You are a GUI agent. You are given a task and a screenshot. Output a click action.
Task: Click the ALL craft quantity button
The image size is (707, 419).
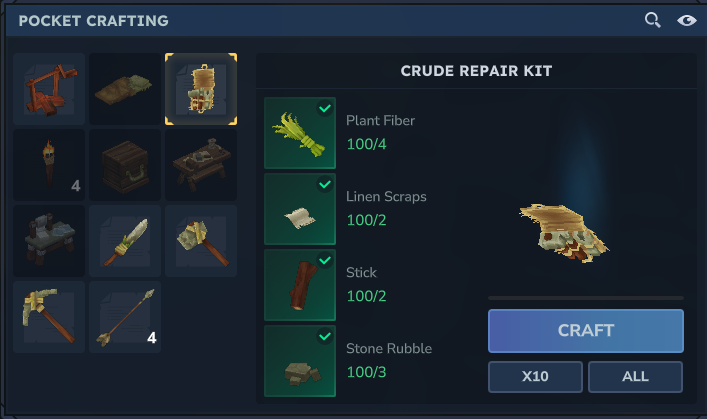click(635, 377)
